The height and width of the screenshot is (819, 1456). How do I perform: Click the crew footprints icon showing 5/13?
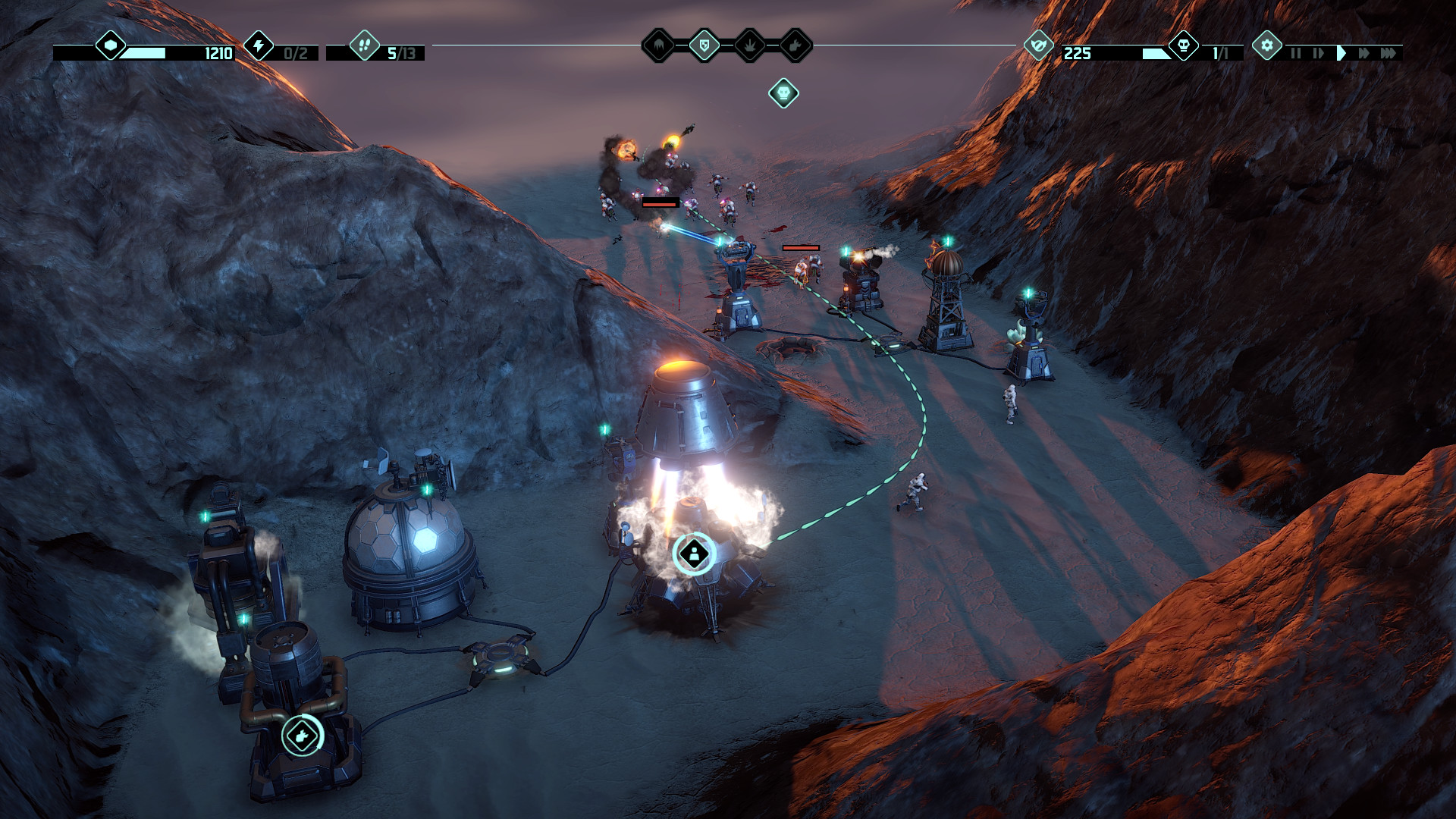tap(364, 45)
